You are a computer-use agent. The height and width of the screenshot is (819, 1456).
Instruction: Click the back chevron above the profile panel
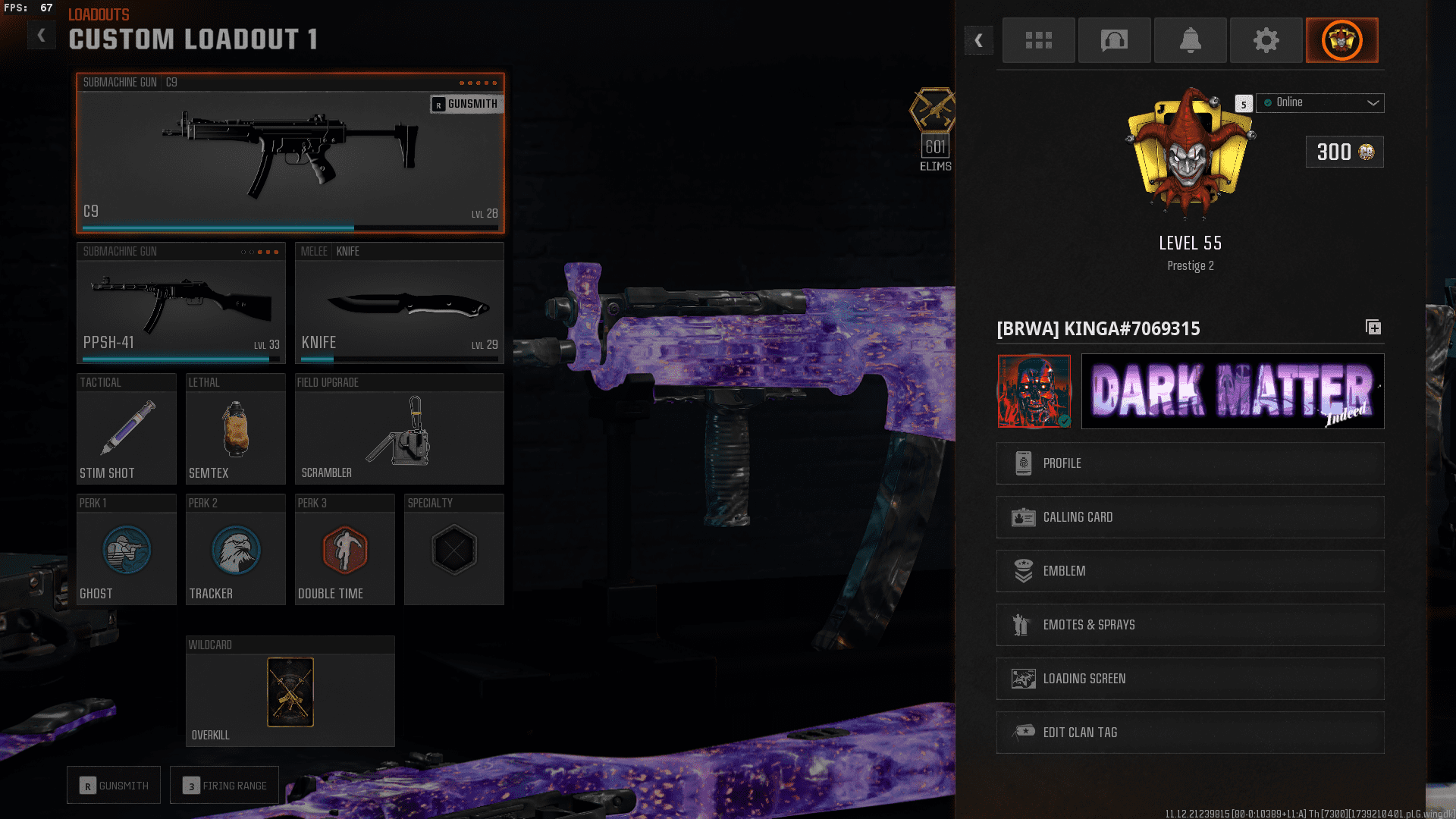coord(979,40)
